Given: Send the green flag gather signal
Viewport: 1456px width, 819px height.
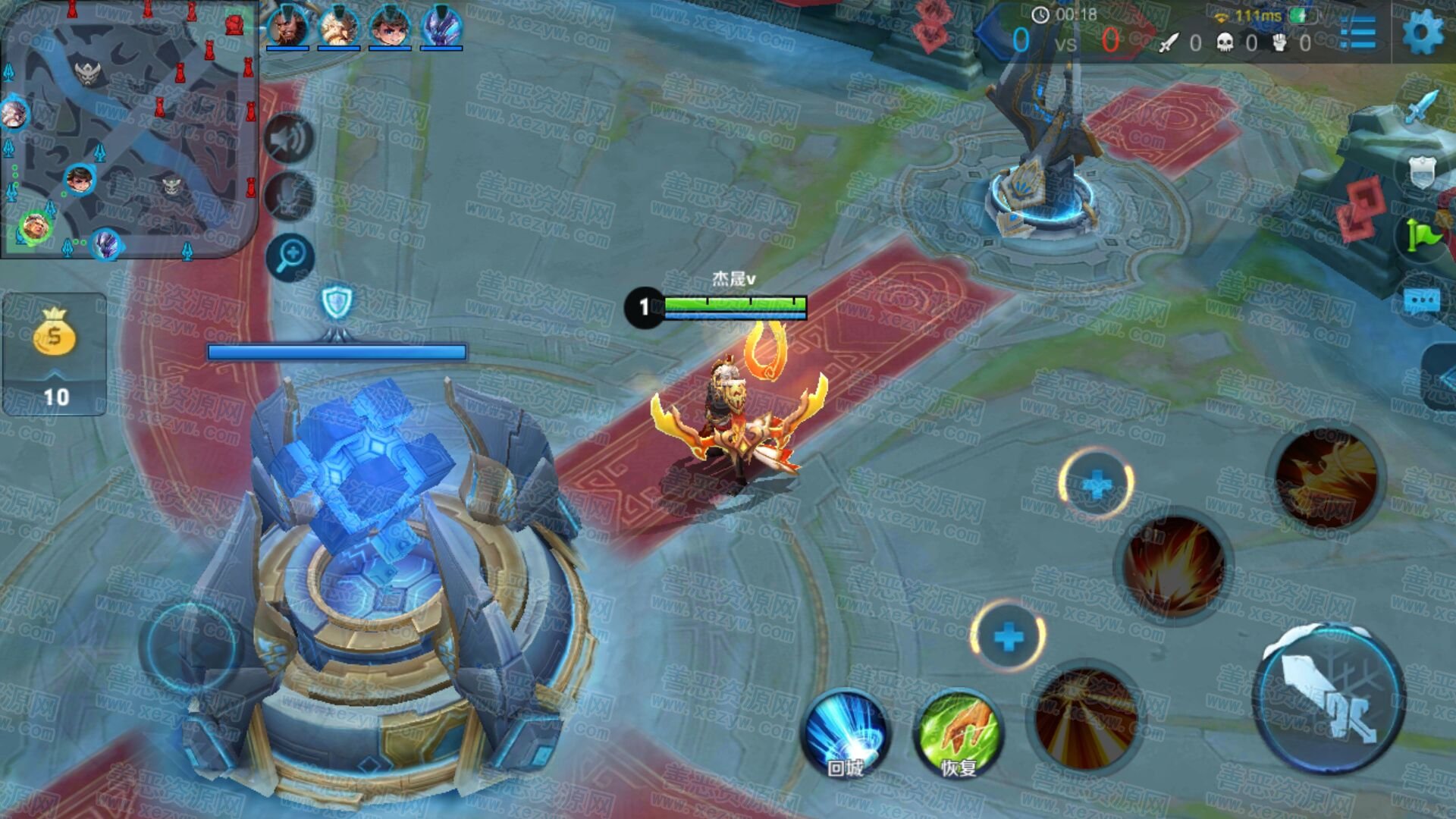Looking at the screenshot, I should click(1421, 235).
